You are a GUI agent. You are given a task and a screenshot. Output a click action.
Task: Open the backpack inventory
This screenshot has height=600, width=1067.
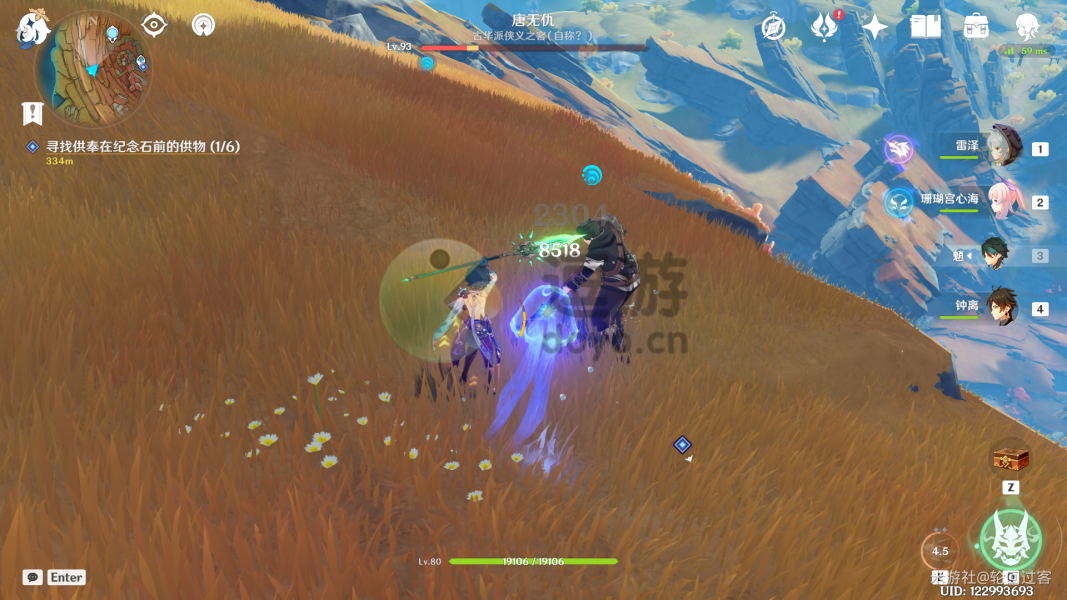coord(976,27)
